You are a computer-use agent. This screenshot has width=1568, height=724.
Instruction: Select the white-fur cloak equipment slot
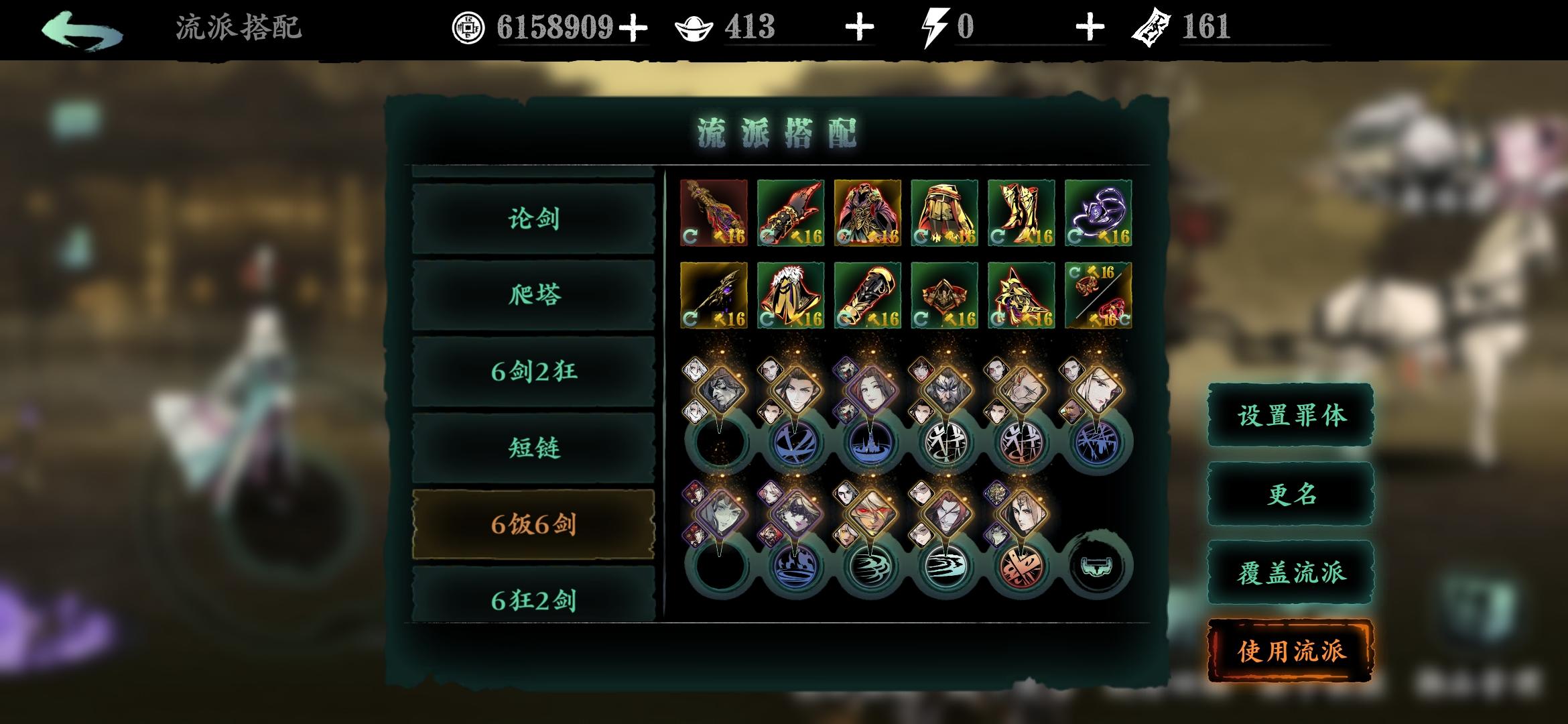pos(790,295)
